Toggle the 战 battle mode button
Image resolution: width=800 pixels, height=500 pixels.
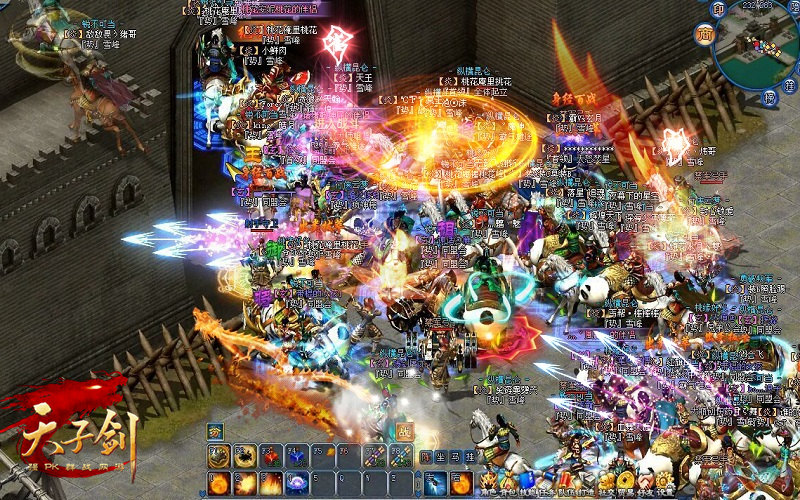406,432
